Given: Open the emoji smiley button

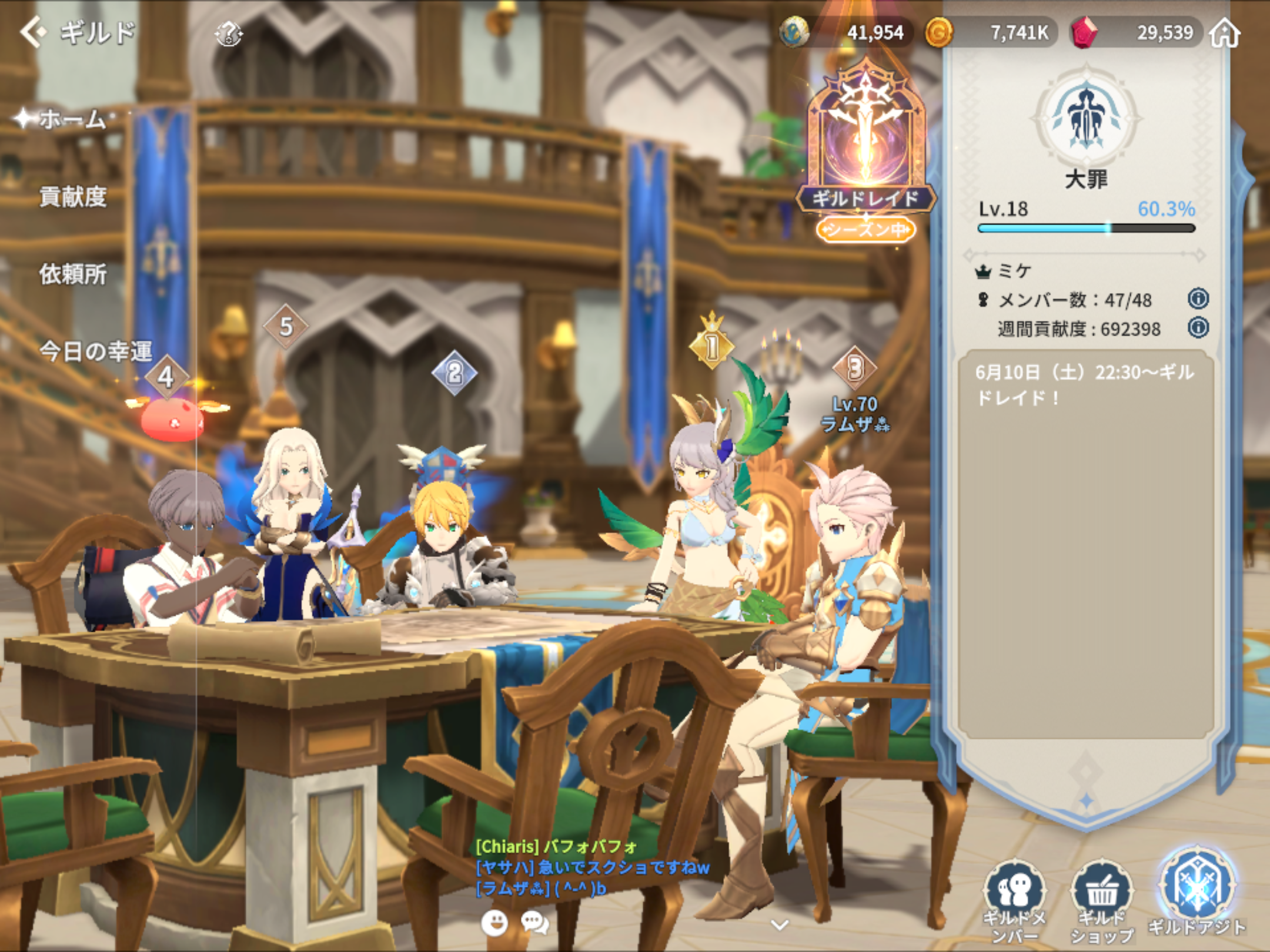Looking at the screenshot, I should click(x=494, y=923).
